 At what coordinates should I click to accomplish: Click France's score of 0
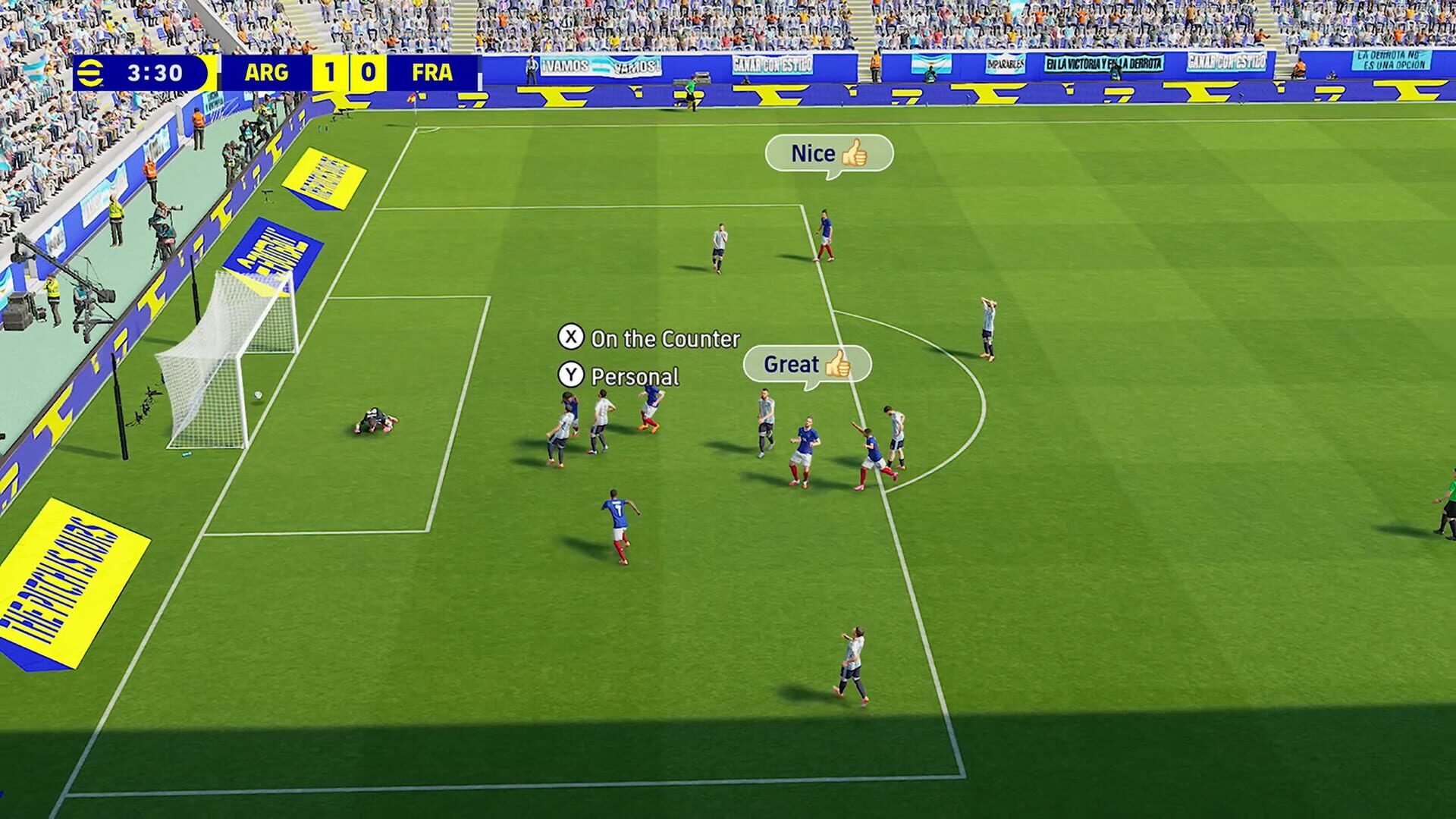pos(367,71)
